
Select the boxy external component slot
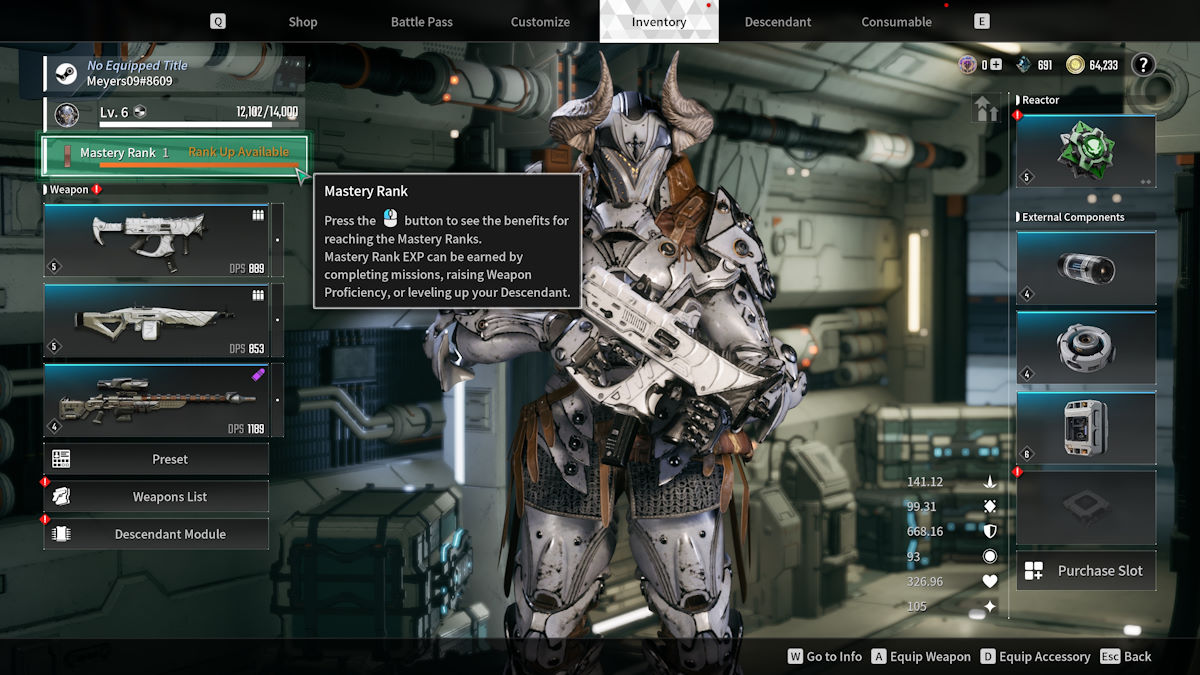point(1086,427)
